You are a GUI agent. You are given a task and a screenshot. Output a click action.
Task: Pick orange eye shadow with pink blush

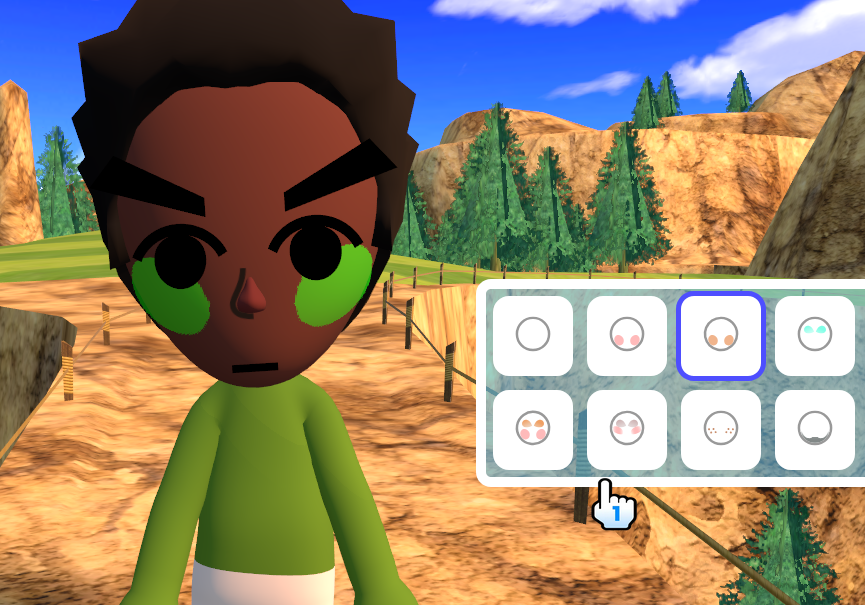click(x=533, y=430)
